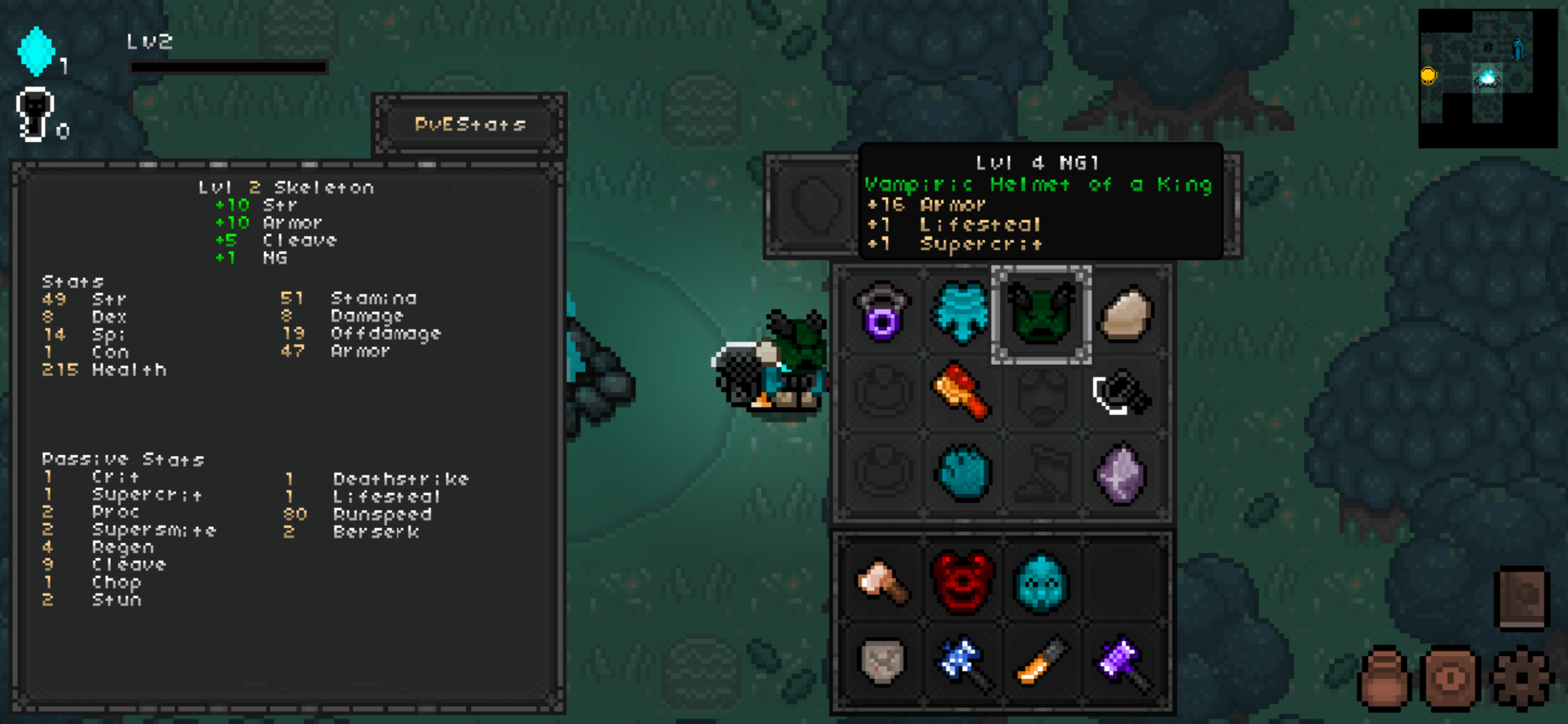Select the purple ring equipment slot
The image size is (1568, 724).
coord(882,312)
